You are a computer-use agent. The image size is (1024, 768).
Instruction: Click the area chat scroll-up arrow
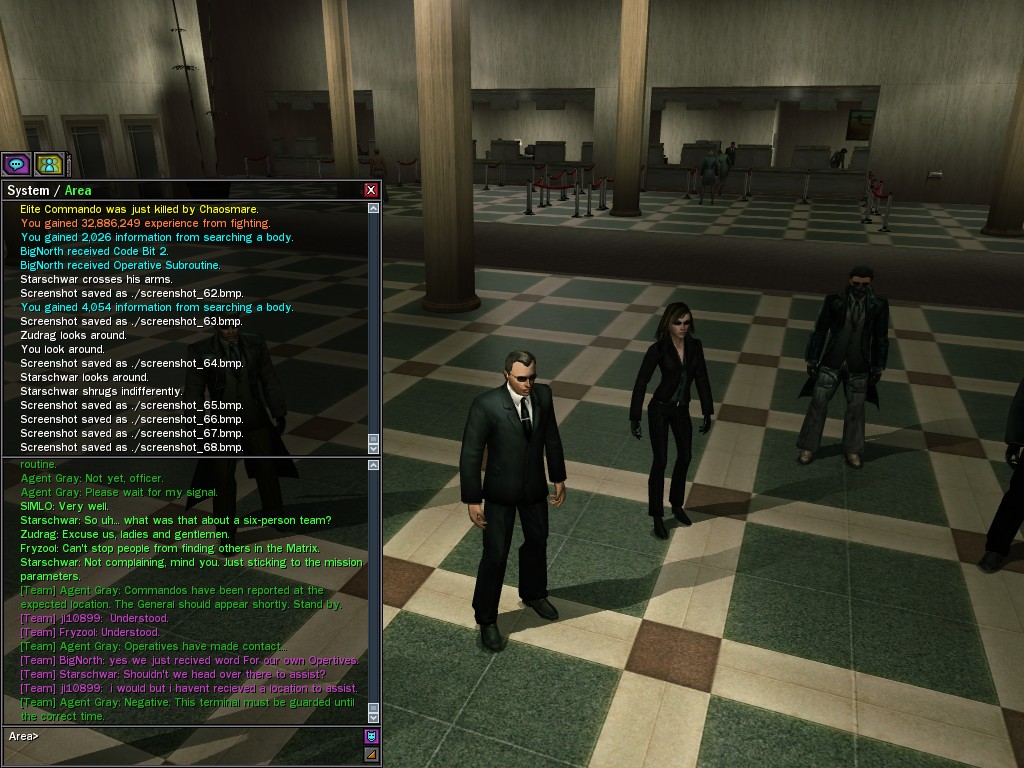(374, 464)
